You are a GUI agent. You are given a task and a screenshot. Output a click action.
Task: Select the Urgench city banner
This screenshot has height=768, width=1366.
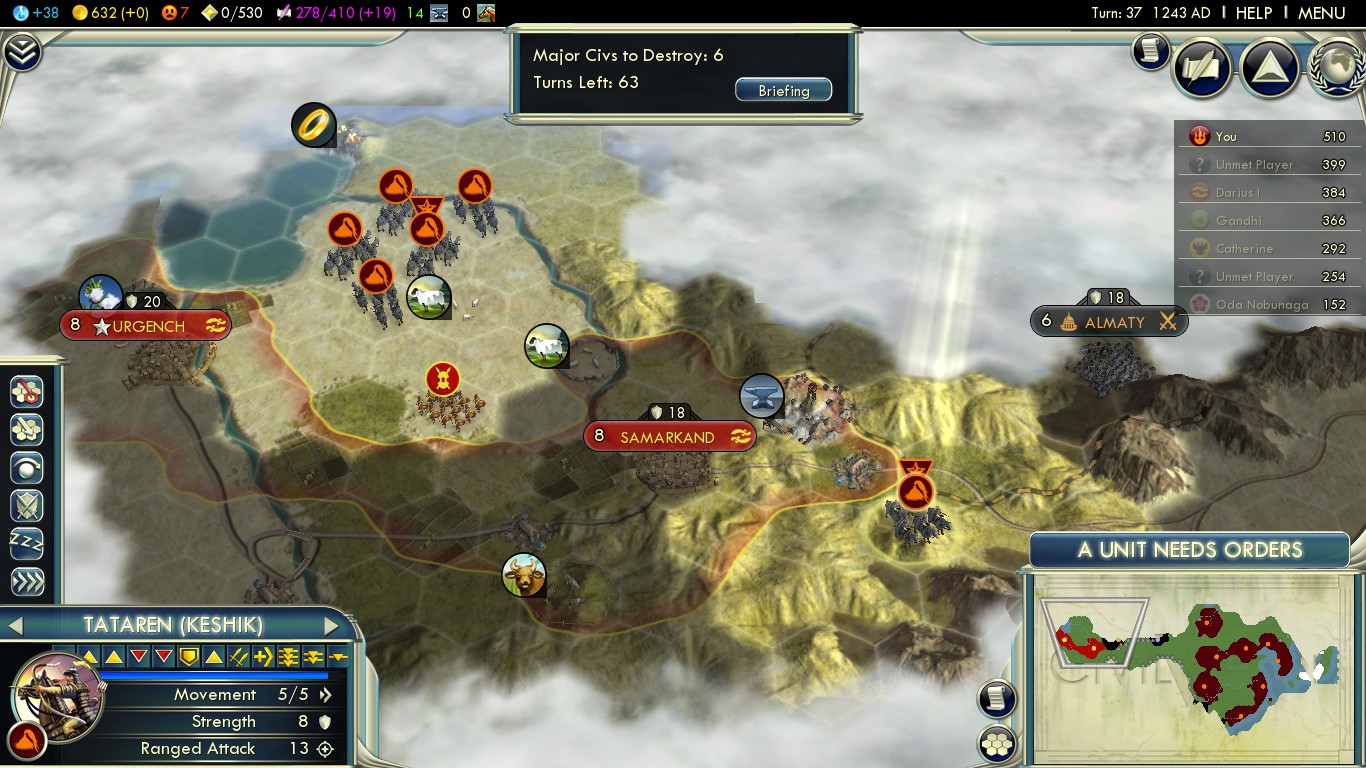tap(146, 326)
